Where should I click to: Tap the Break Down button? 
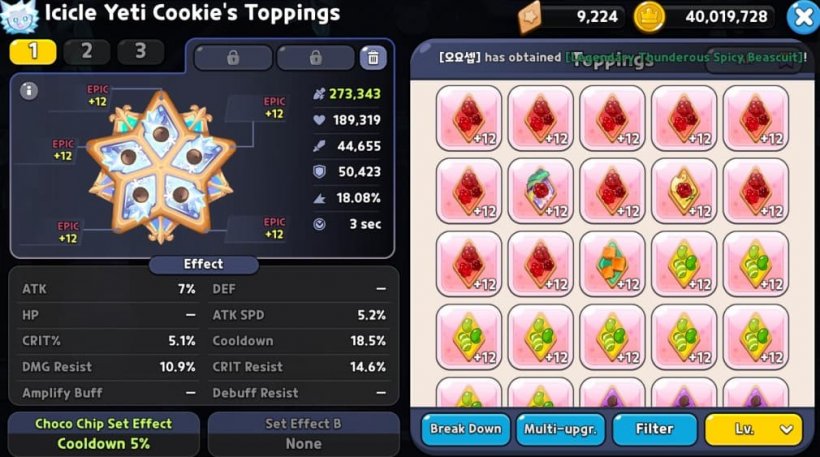[x=465, y=429]
